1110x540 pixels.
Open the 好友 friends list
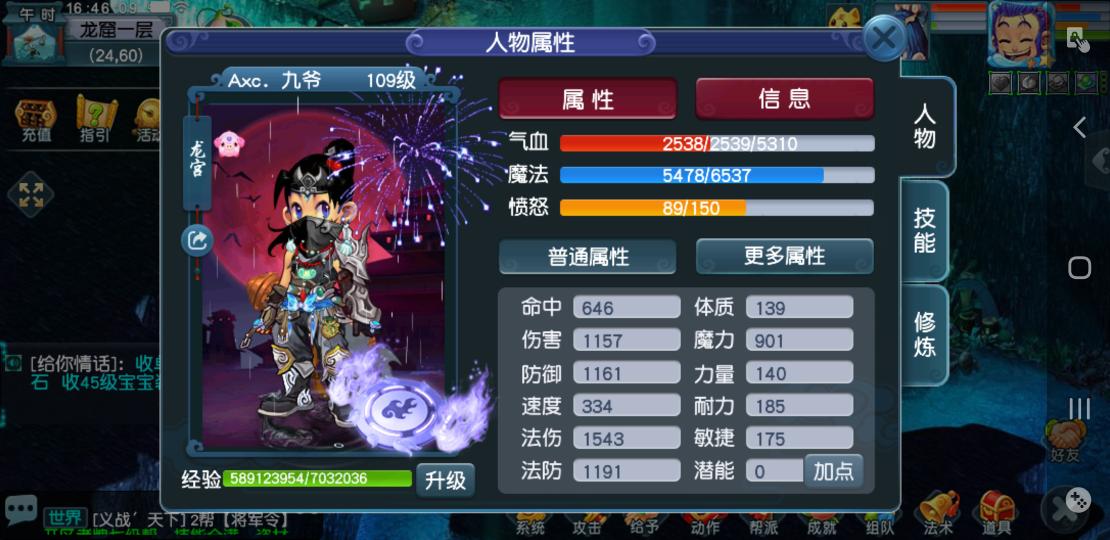click(1065, 440)
